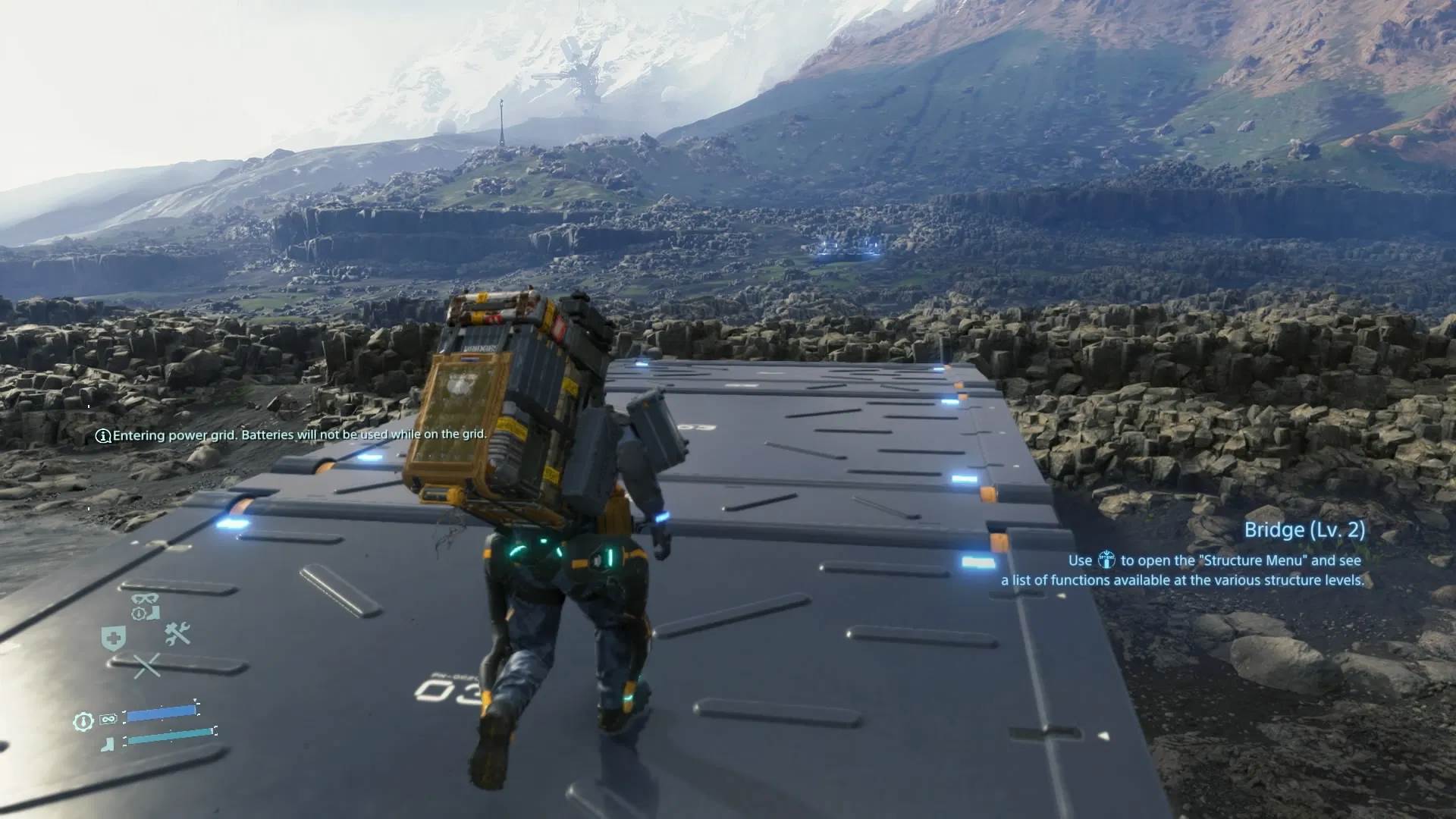Click the touchpad icon in the Structure Menu hint
Viewport: 1456px width, 819px height.
click(1108, 560)
